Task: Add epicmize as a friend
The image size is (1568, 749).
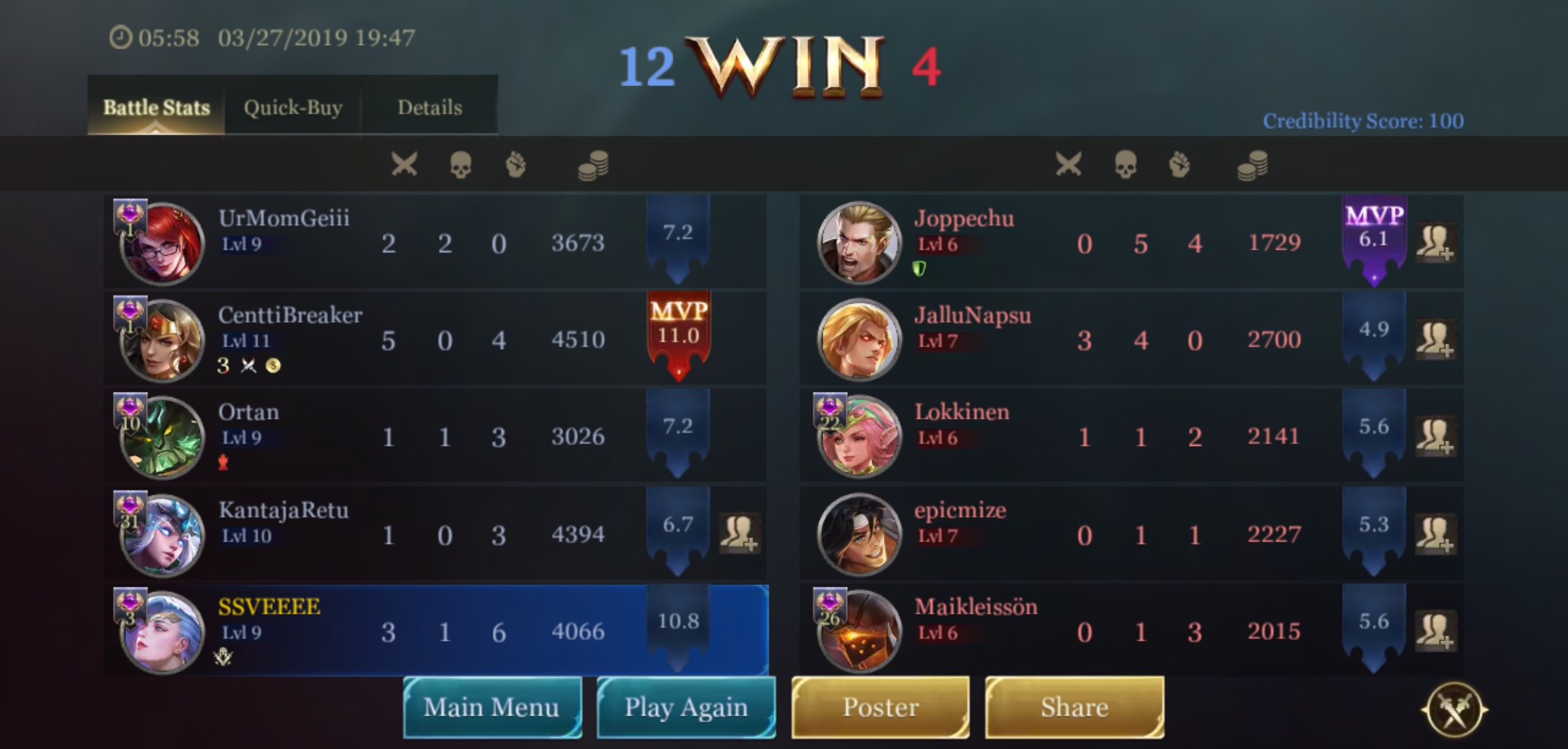Action: pos(1435,533)
